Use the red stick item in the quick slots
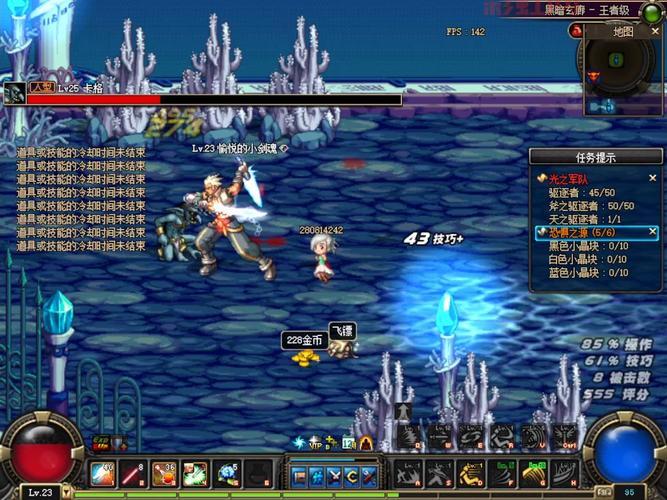The height and width of the screenshot is (500, 667). click(x=133, y=473)
